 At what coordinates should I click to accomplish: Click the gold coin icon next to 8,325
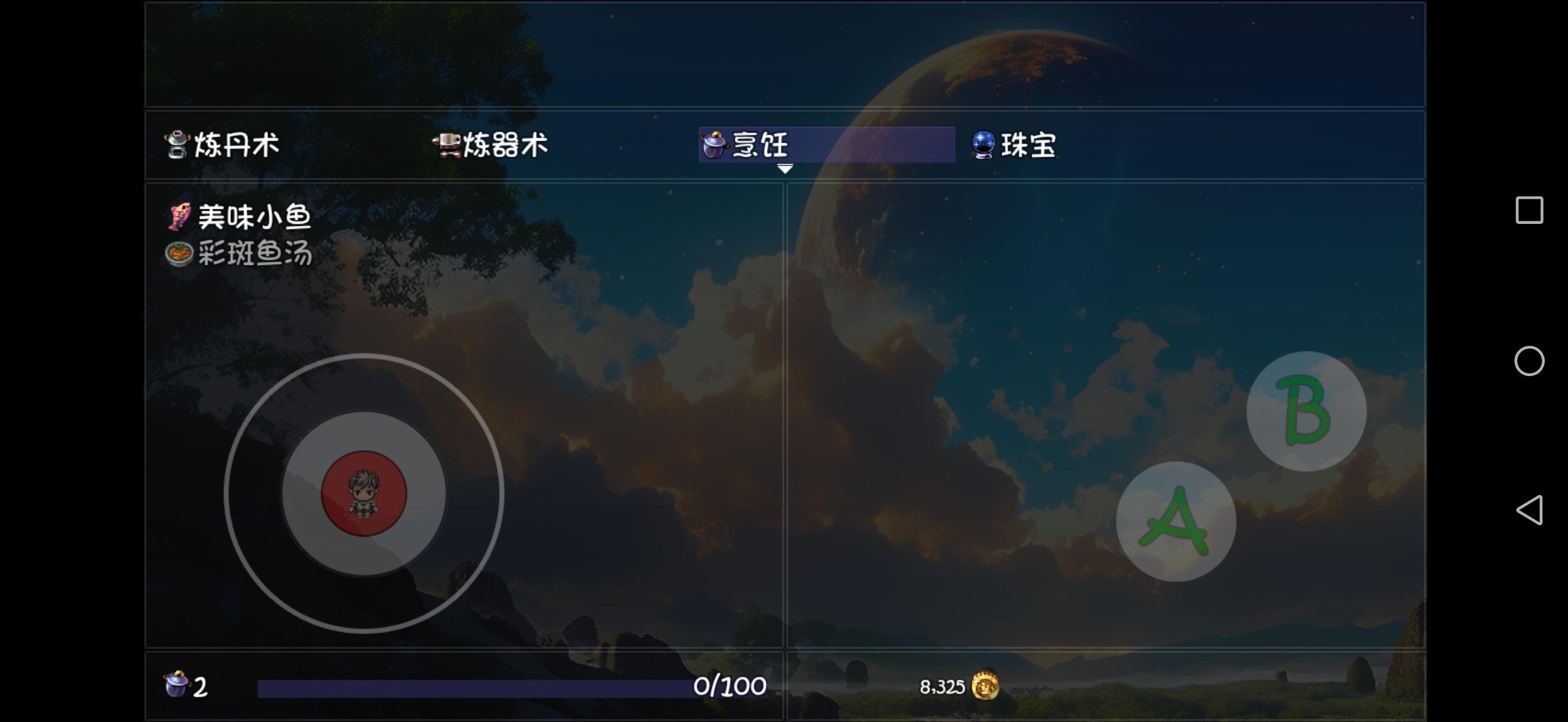click(x=986, y=686)
